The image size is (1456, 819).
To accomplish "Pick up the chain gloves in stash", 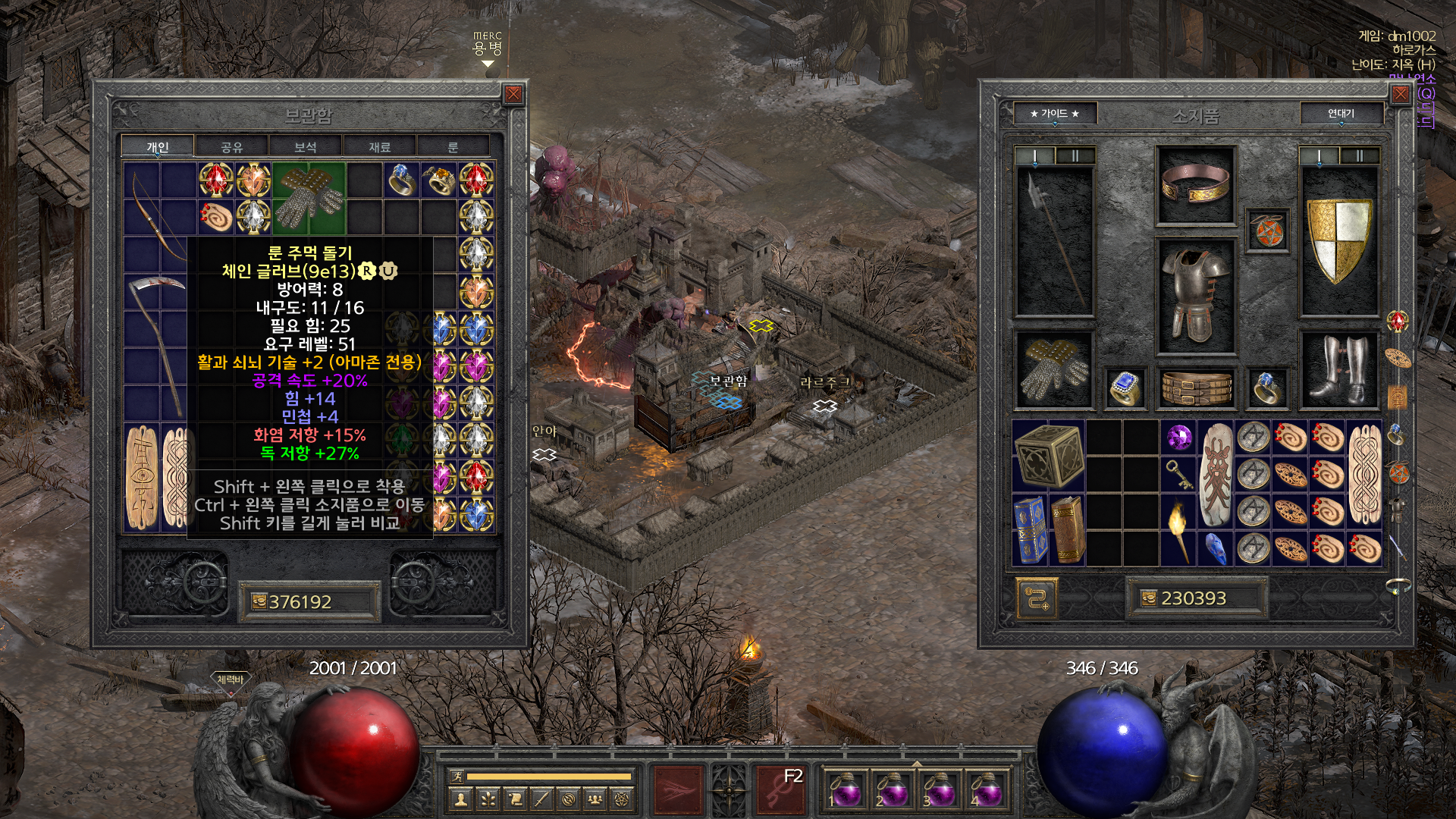I will coord(309,199).
